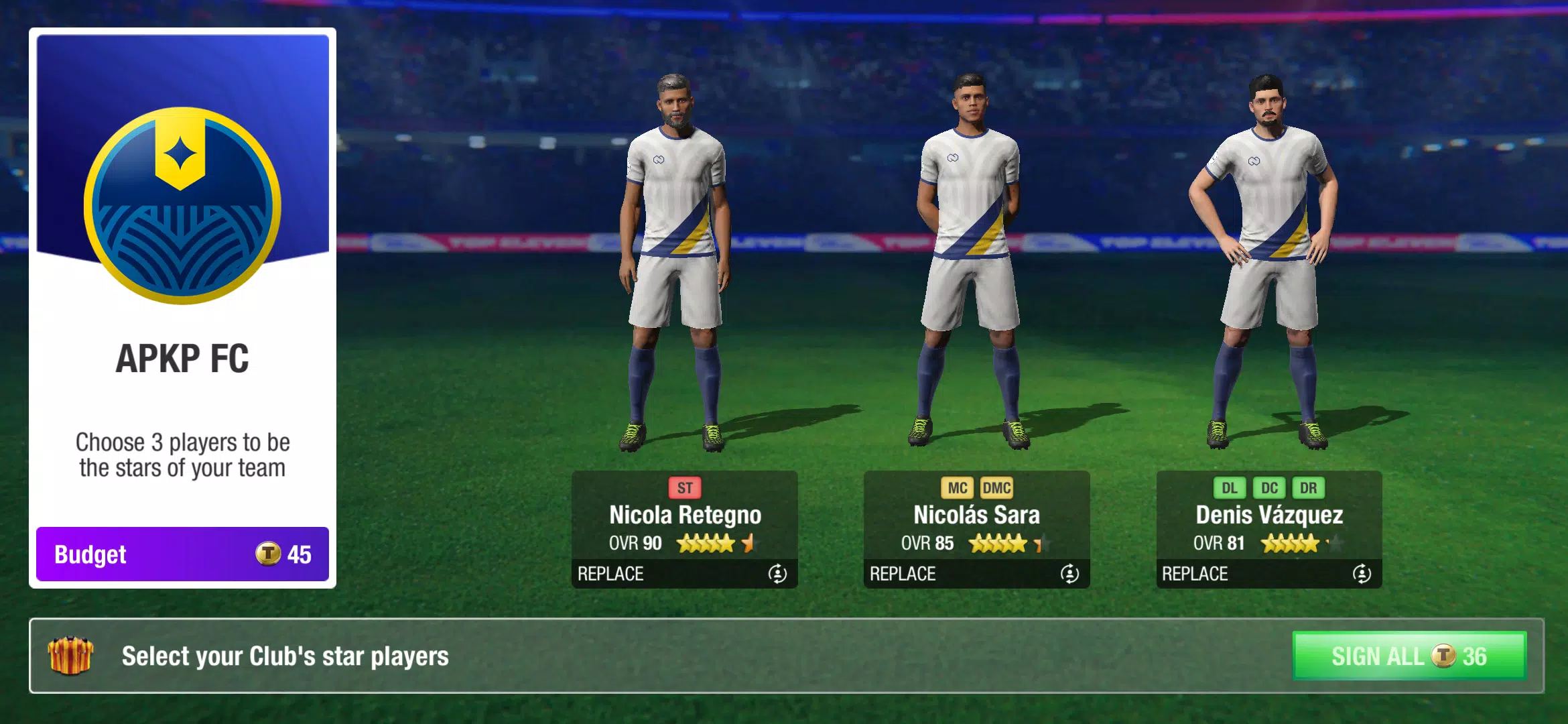Select the DC position tag for Denis Vázquez
1568x724 pixels.
coord(1270,488)
